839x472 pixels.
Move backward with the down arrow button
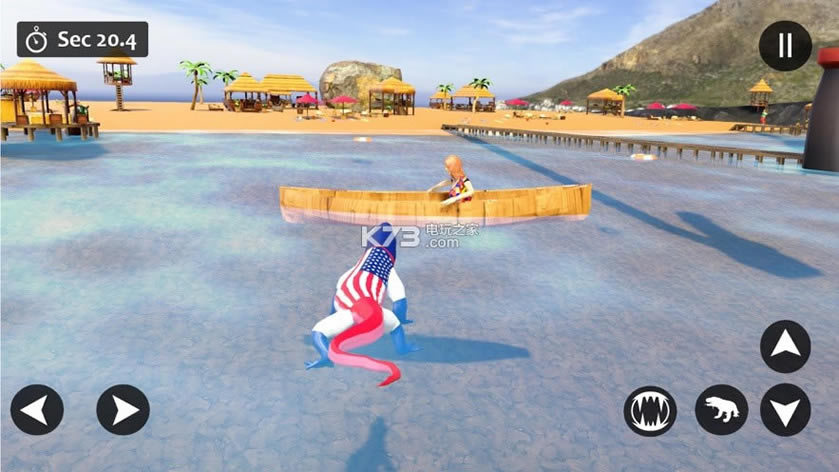(785, 410)
